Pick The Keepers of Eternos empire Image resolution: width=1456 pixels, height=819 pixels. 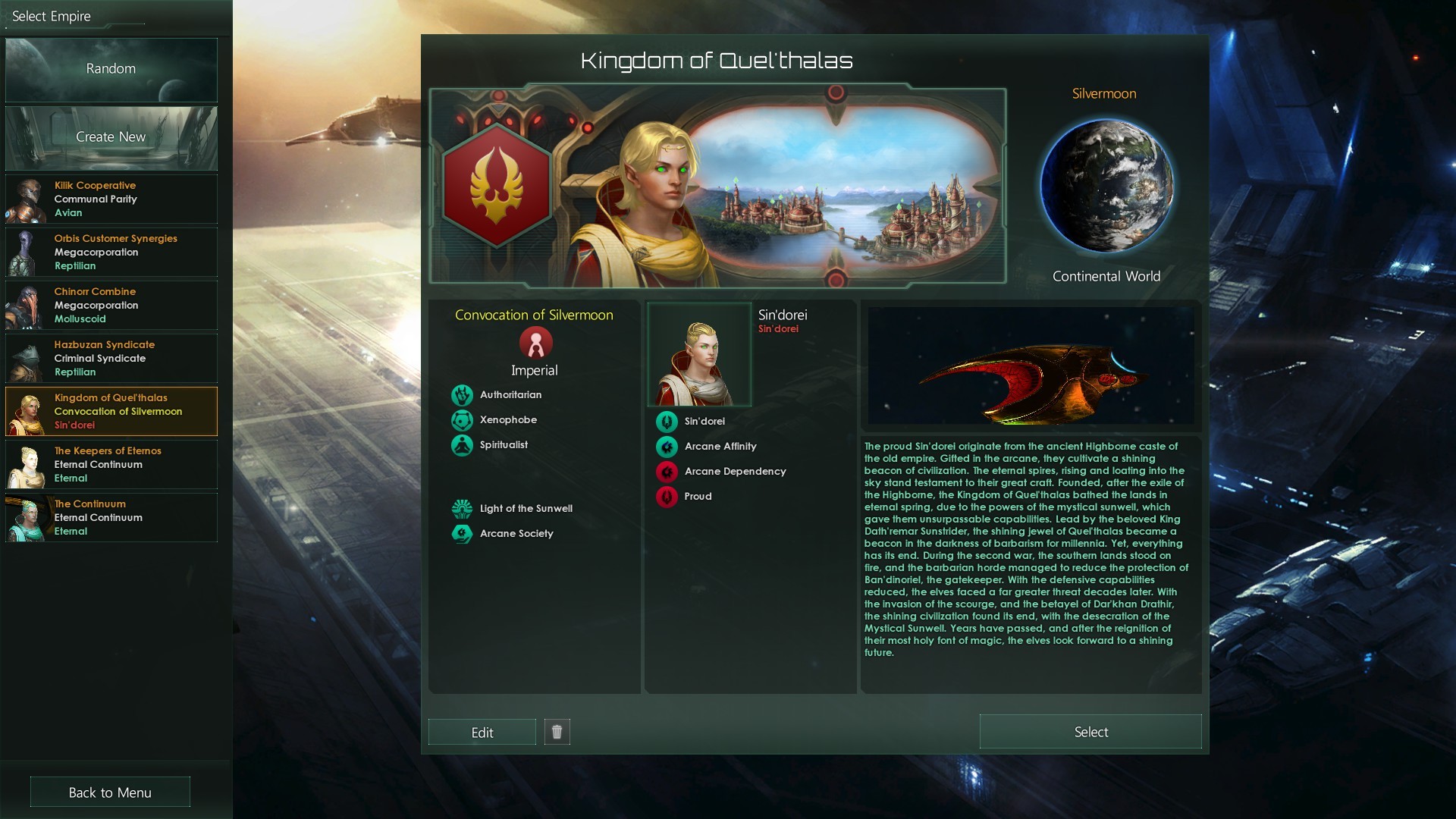(111, 464)
